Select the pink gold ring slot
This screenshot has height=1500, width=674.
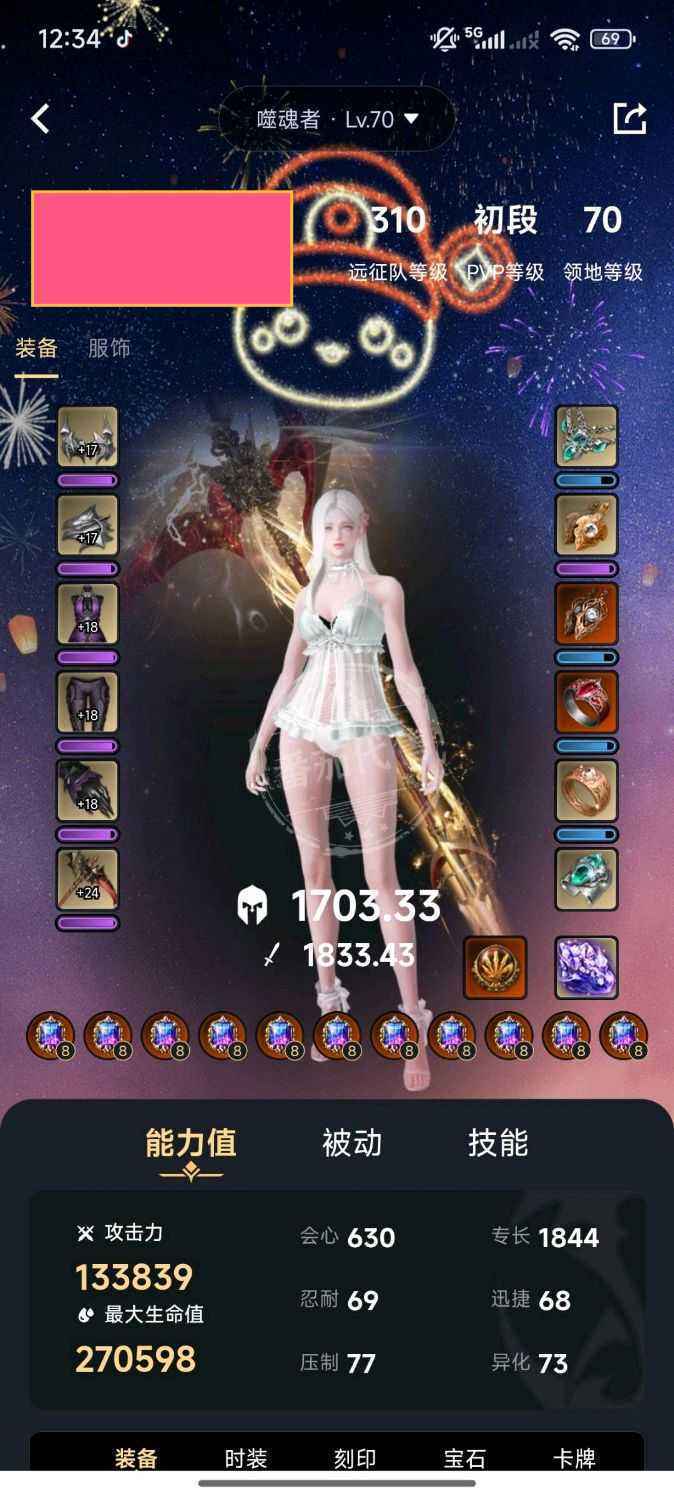(x=587, y=790)
